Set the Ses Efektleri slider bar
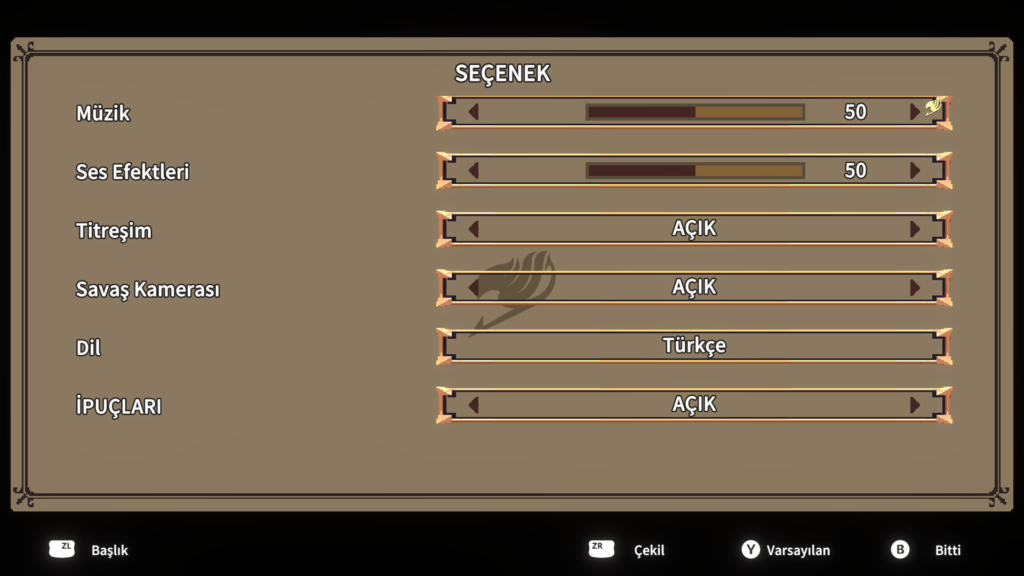 (695, 171)
